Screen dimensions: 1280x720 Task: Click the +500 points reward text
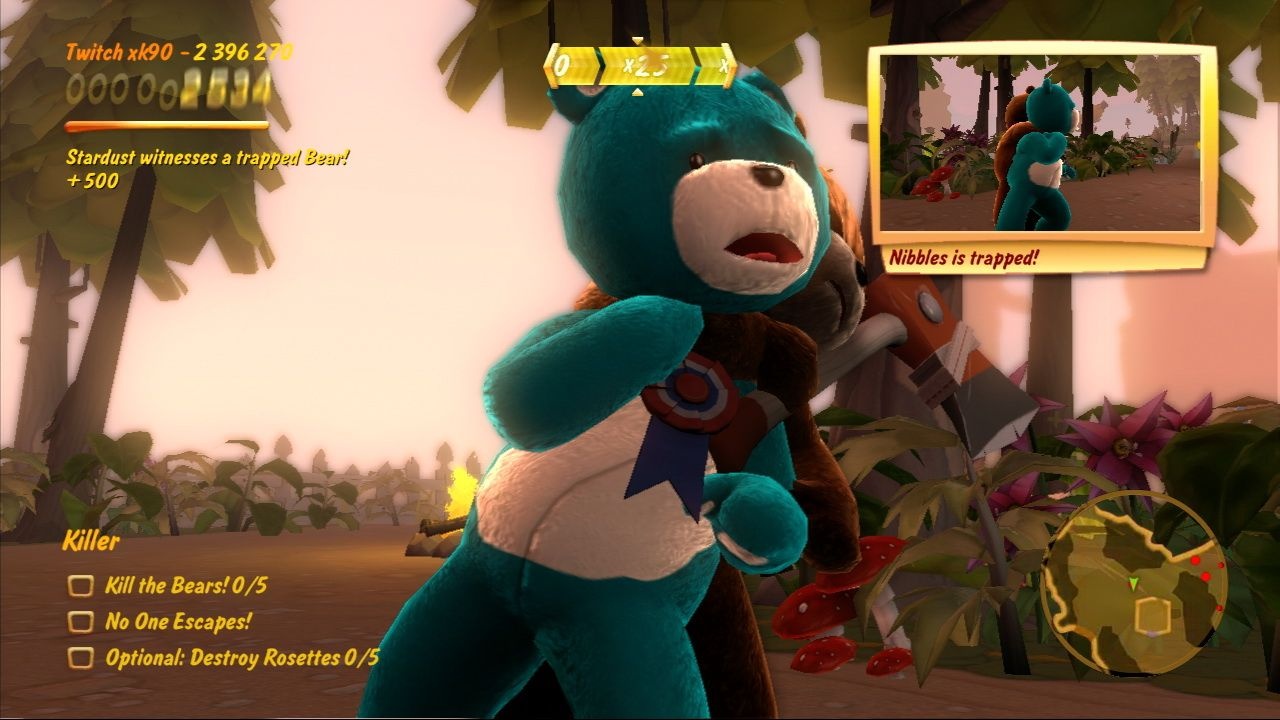90,180
